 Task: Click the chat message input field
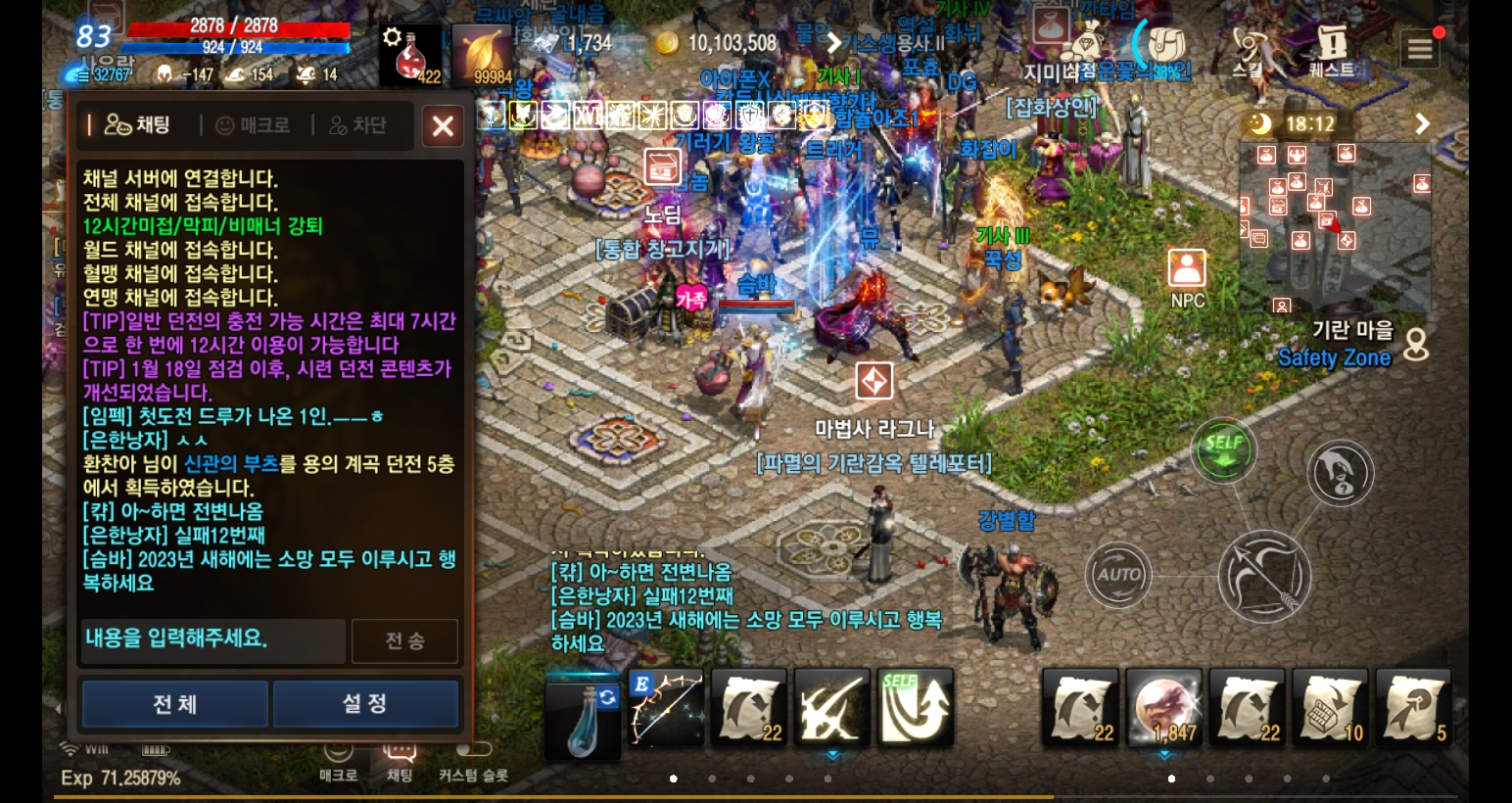[212, 641]
